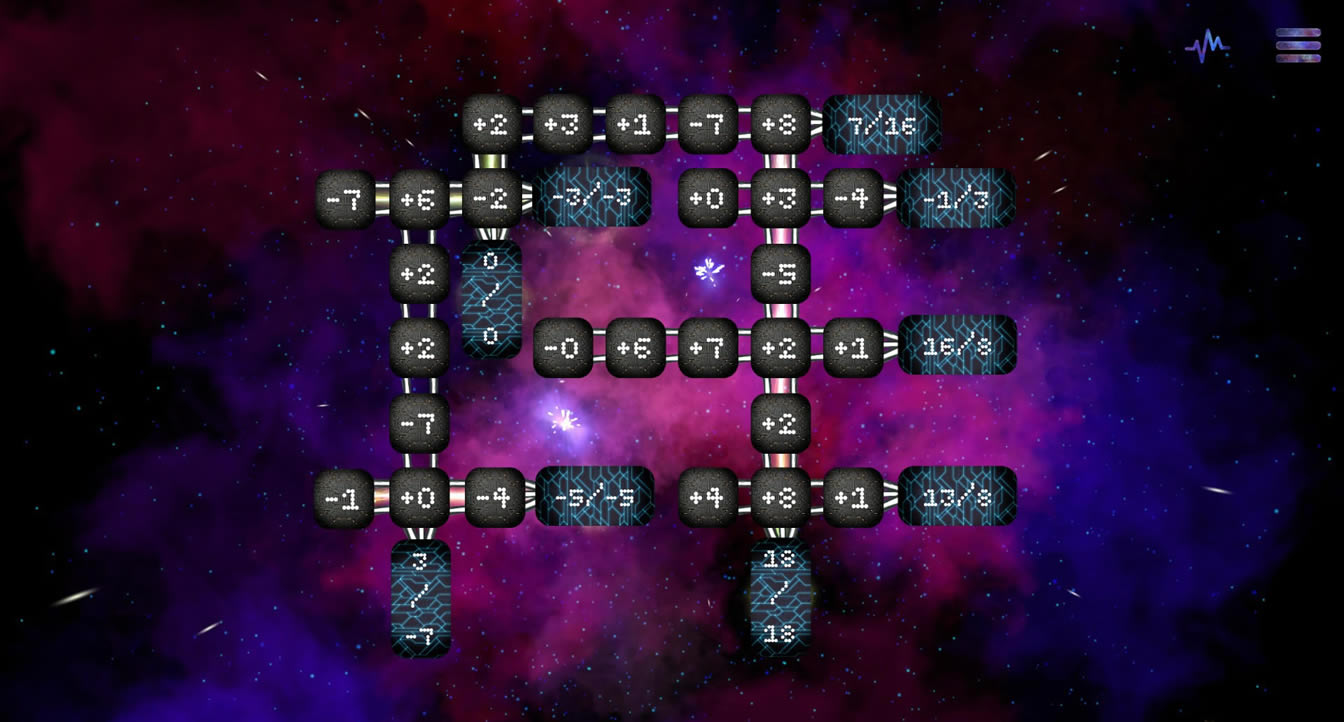This screenshot has height=722, width=1344.
Task: Select the +8 tile beside the 7/16 target
Action: (x=780, y=125)
